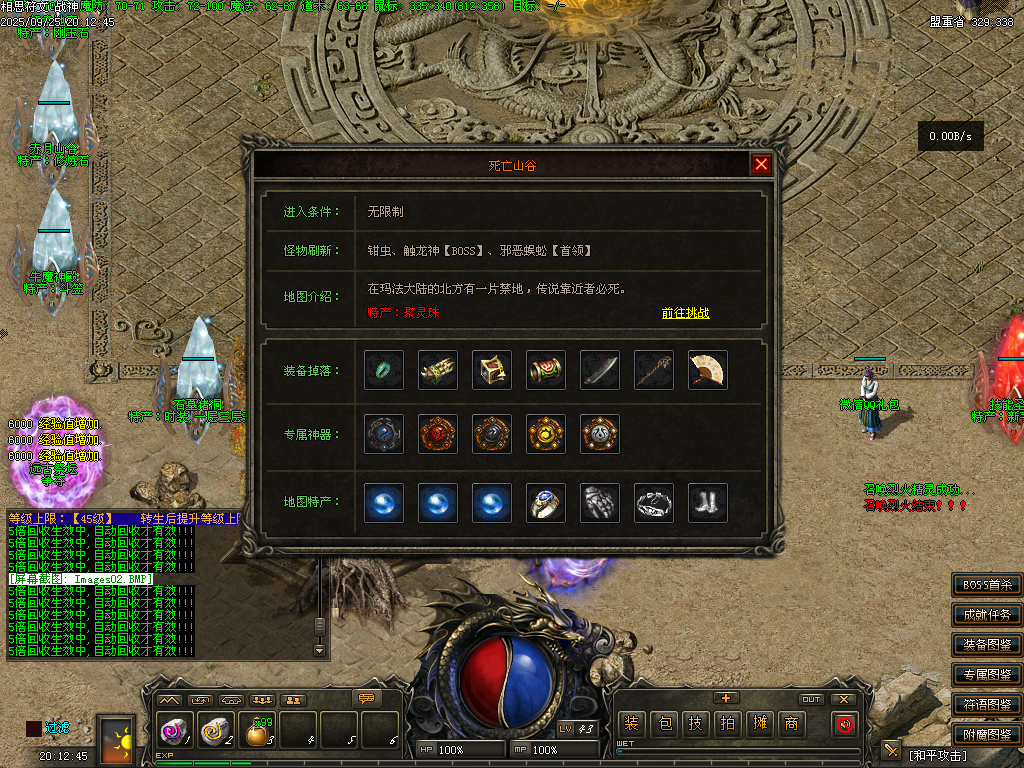Select the silver boots map specialty

tap(708, 502)
